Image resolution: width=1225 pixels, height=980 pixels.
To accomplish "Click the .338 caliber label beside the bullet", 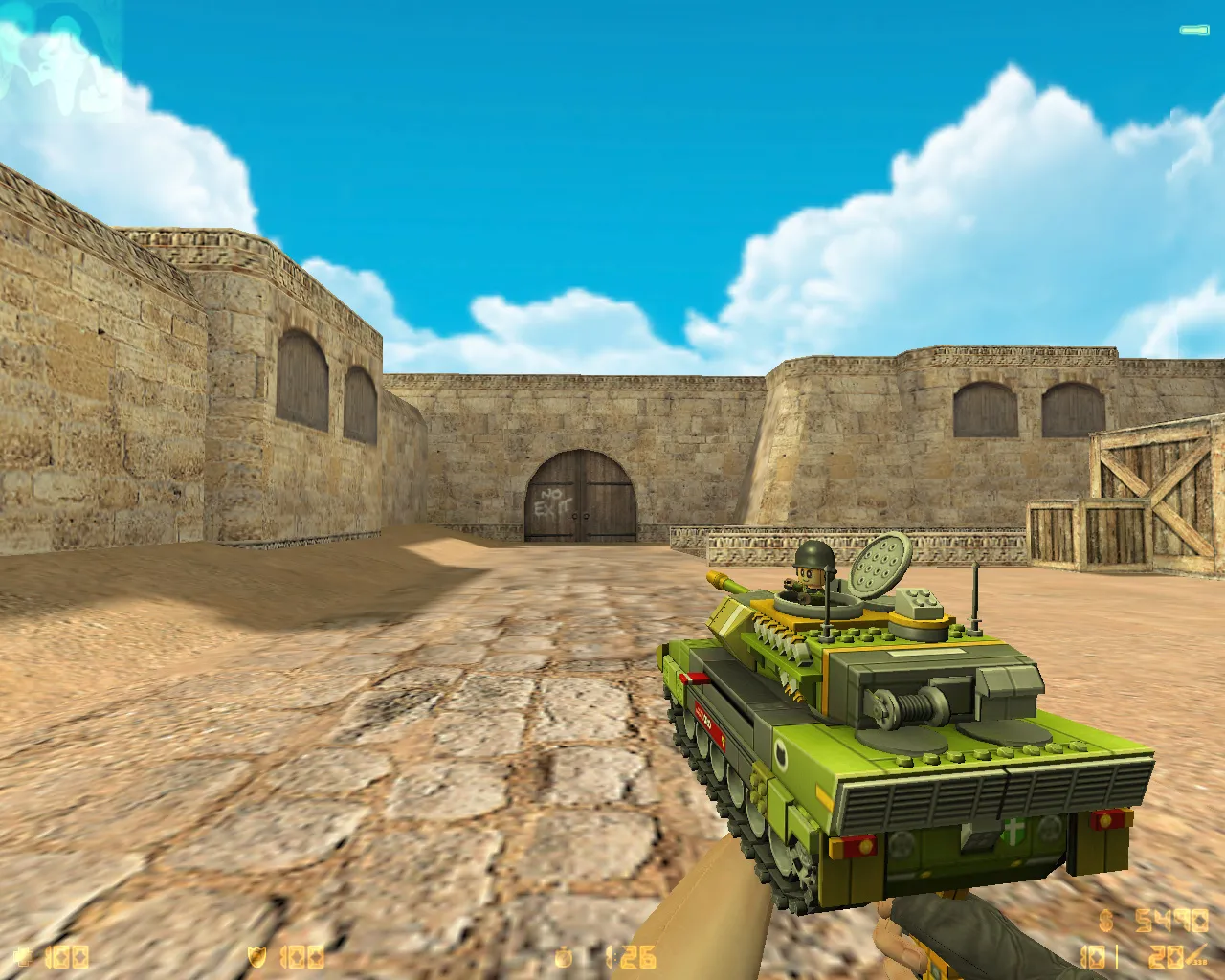I will [1199, 961].
